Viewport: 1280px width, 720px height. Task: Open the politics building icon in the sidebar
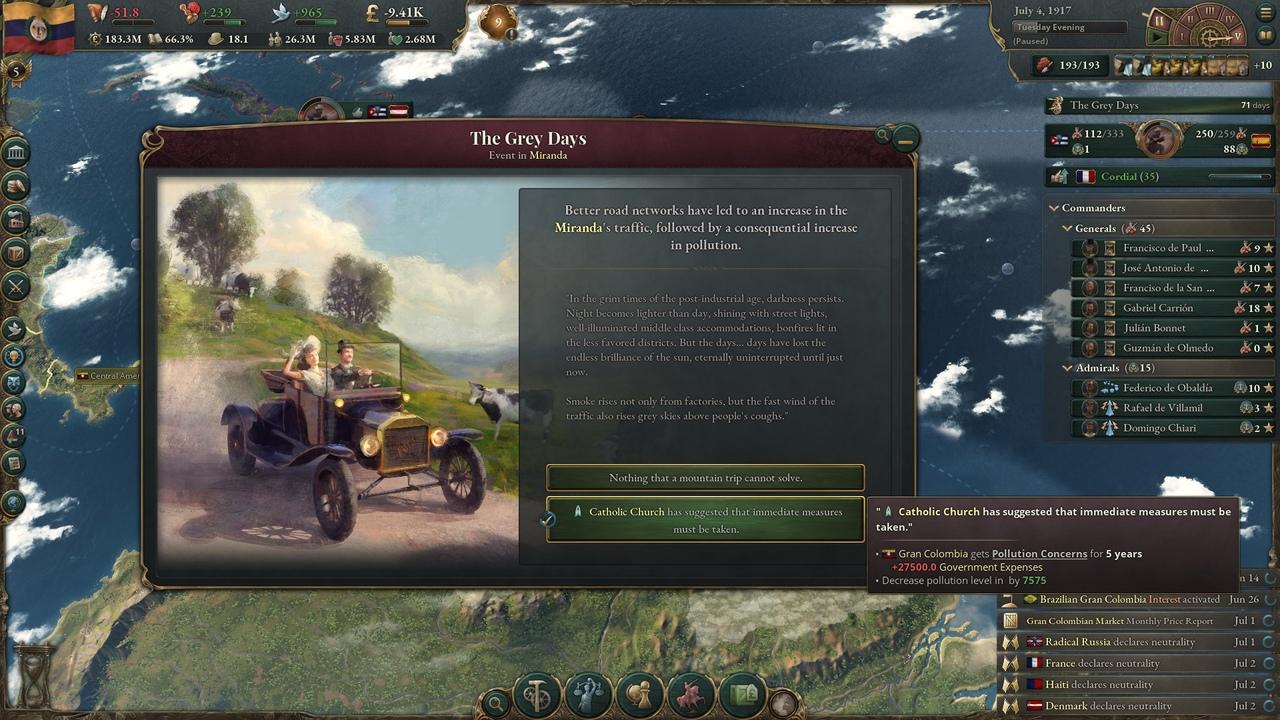pyautogui.click(x=16, y=152)
